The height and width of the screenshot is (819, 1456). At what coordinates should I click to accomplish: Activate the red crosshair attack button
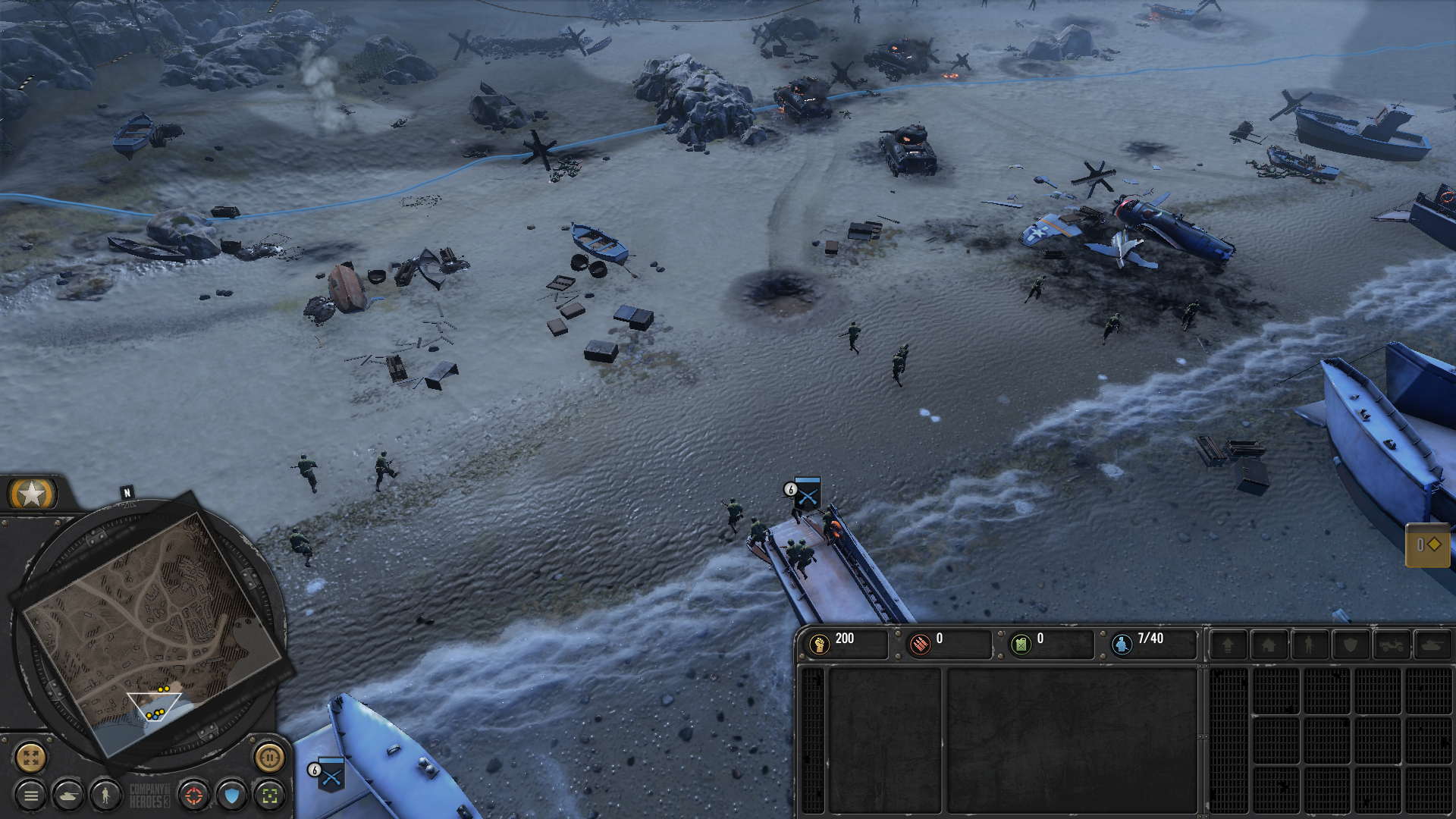[x=194, y=795]
